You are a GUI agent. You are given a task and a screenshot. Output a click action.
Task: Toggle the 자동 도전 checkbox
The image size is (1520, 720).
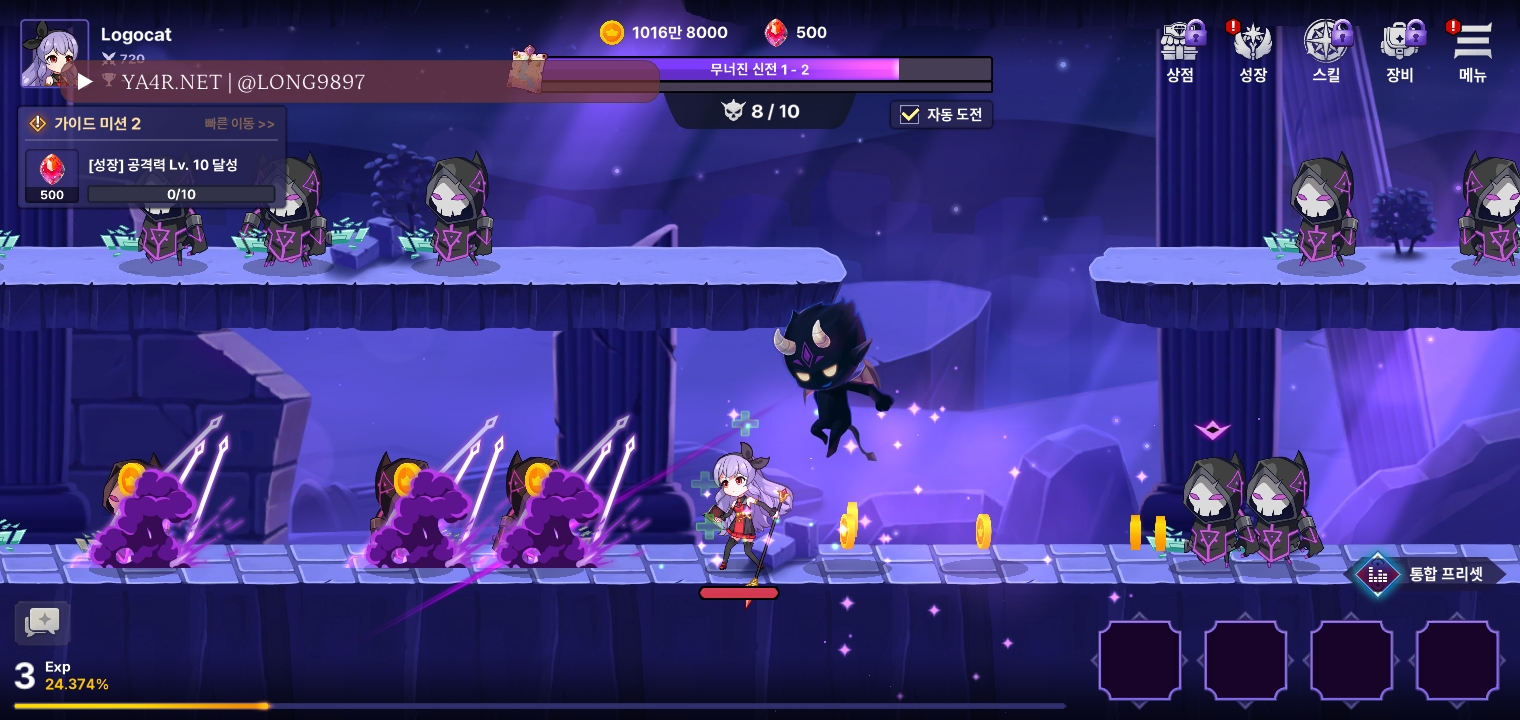[909, 115]
